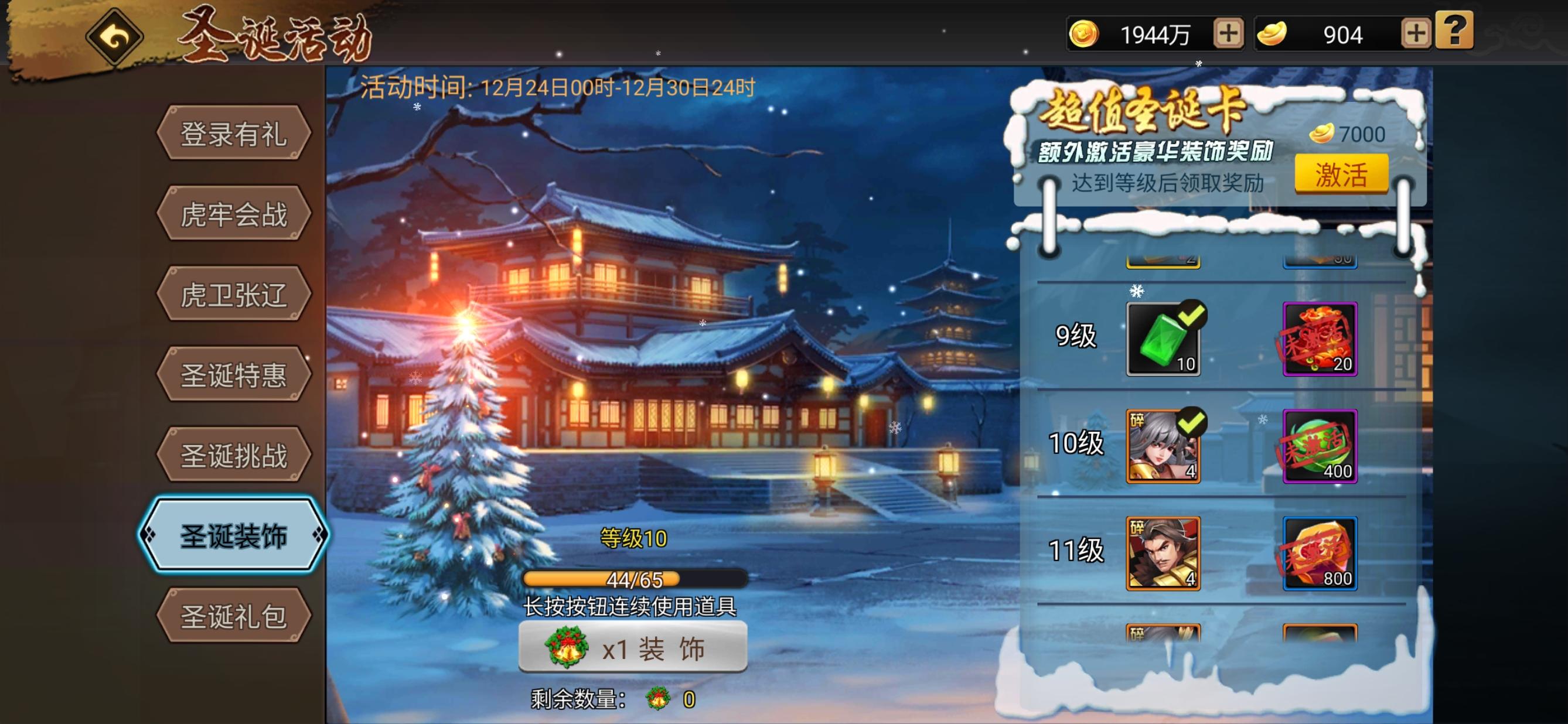Use the x1 装饰 decoration button

click(633, 647)
